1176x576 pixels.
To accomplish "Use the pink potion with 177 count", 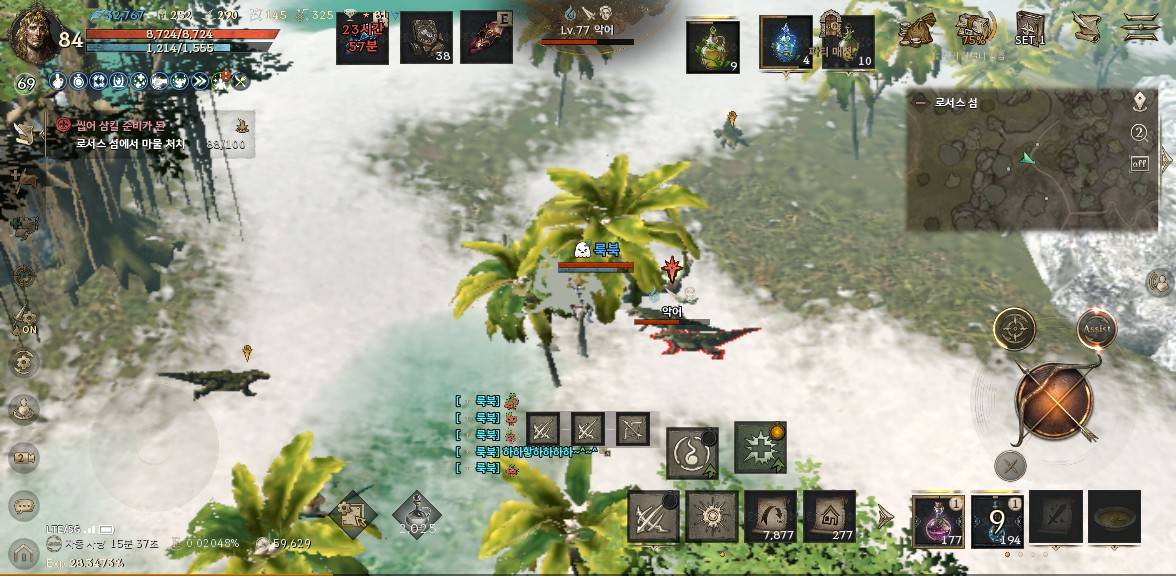I will [938, 520].
